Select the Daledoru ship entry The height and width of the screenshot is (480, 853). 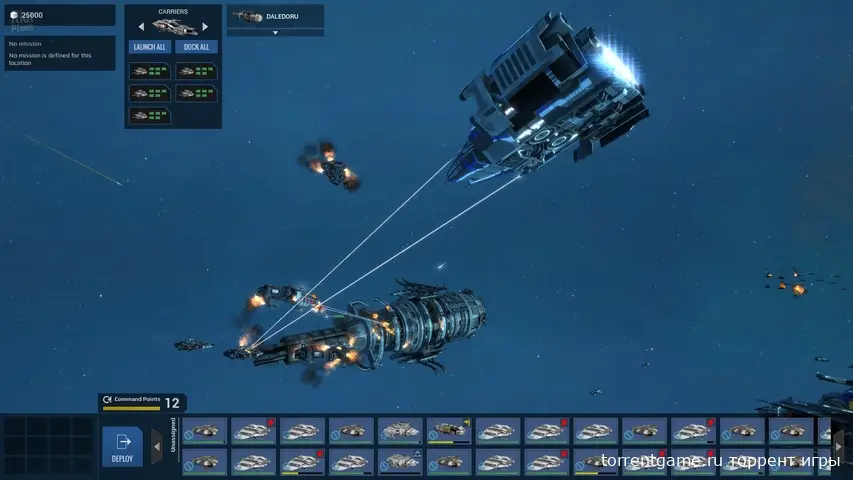point(275,16)
